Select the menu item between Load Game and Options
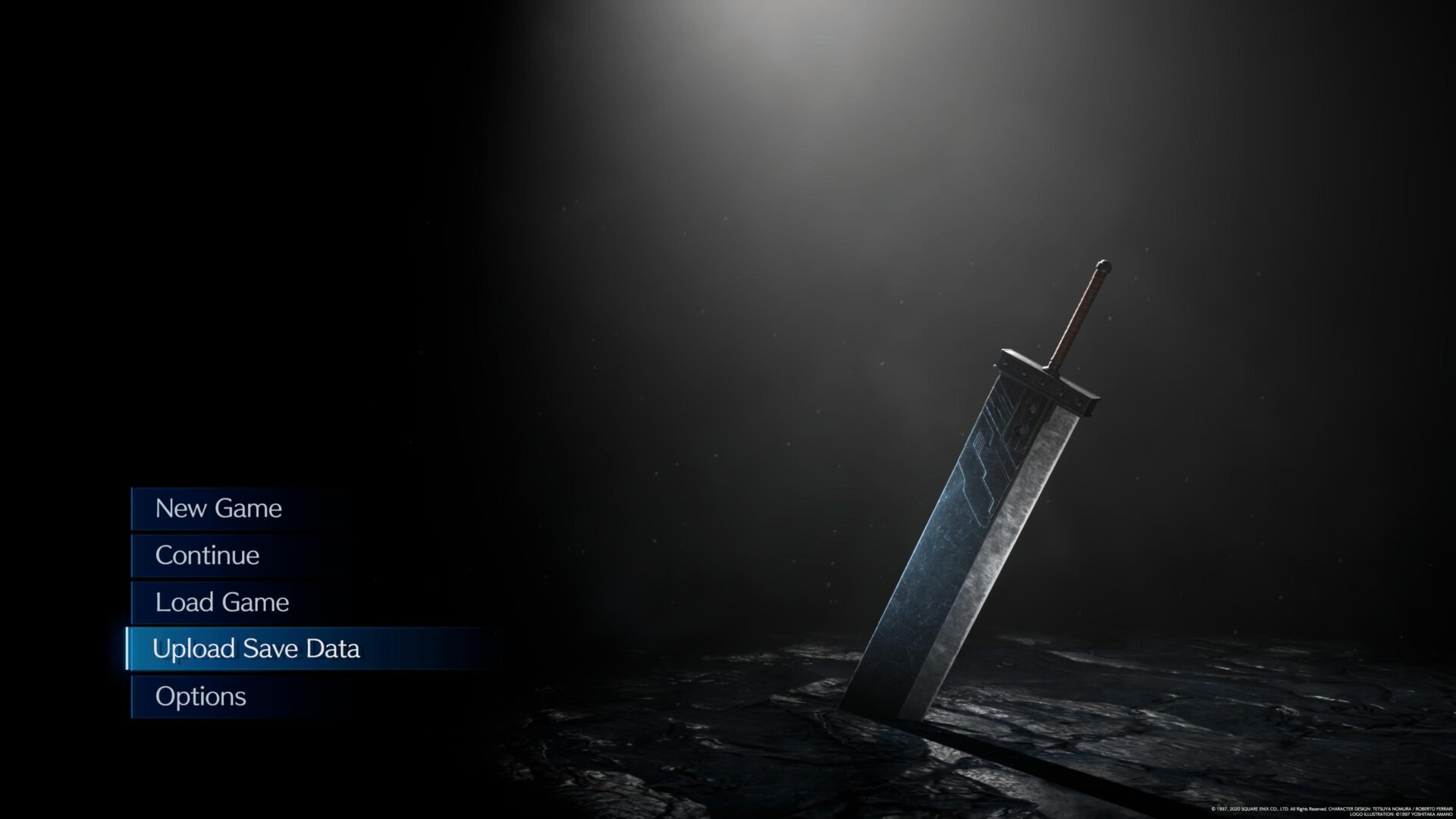 tap(257, 648)
